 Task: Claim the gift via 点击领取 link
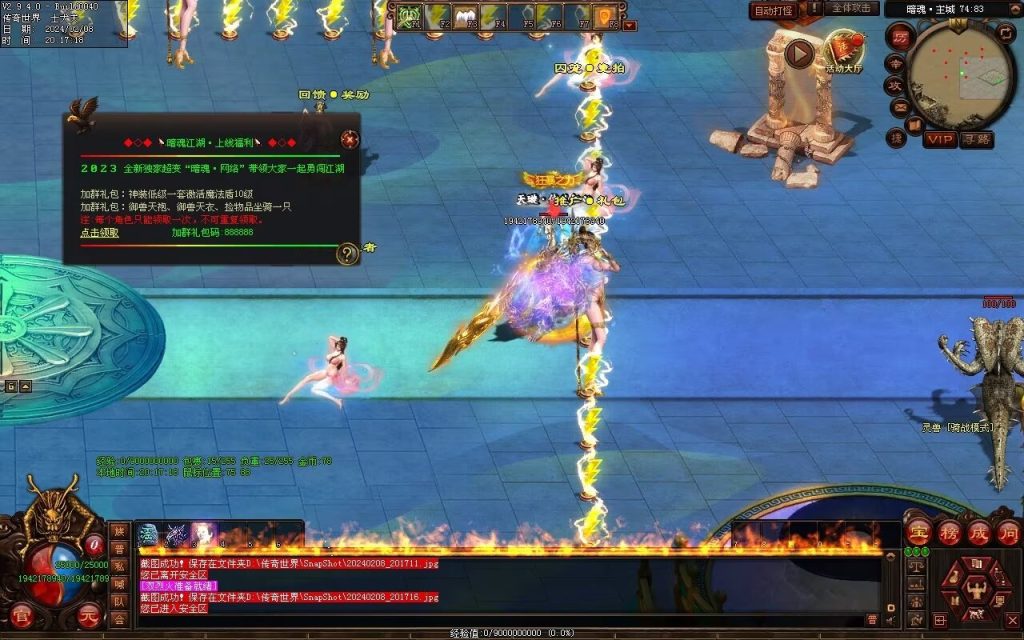[99, 232]
